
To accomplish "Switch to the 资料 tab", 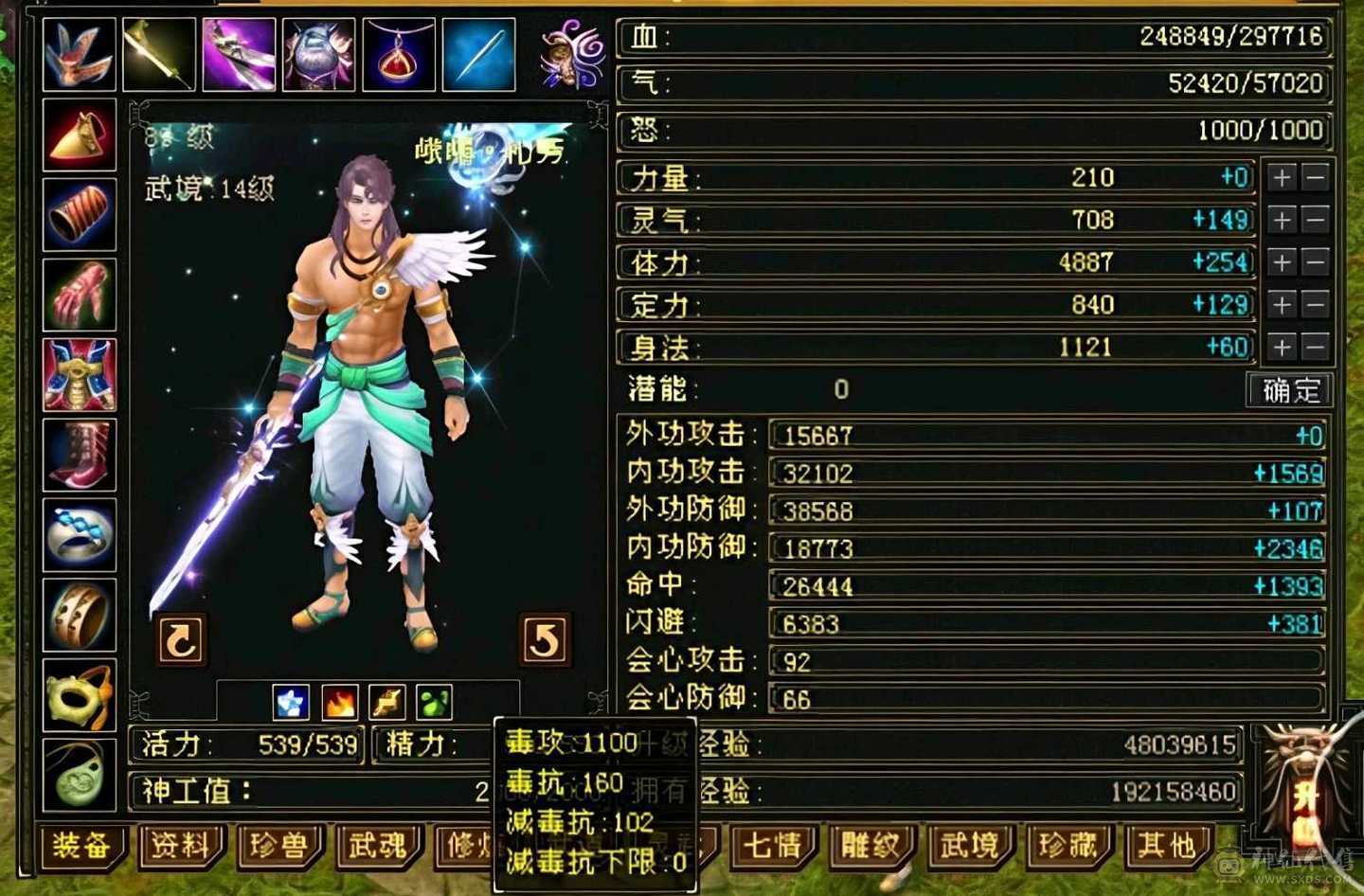I will (180, 848).
